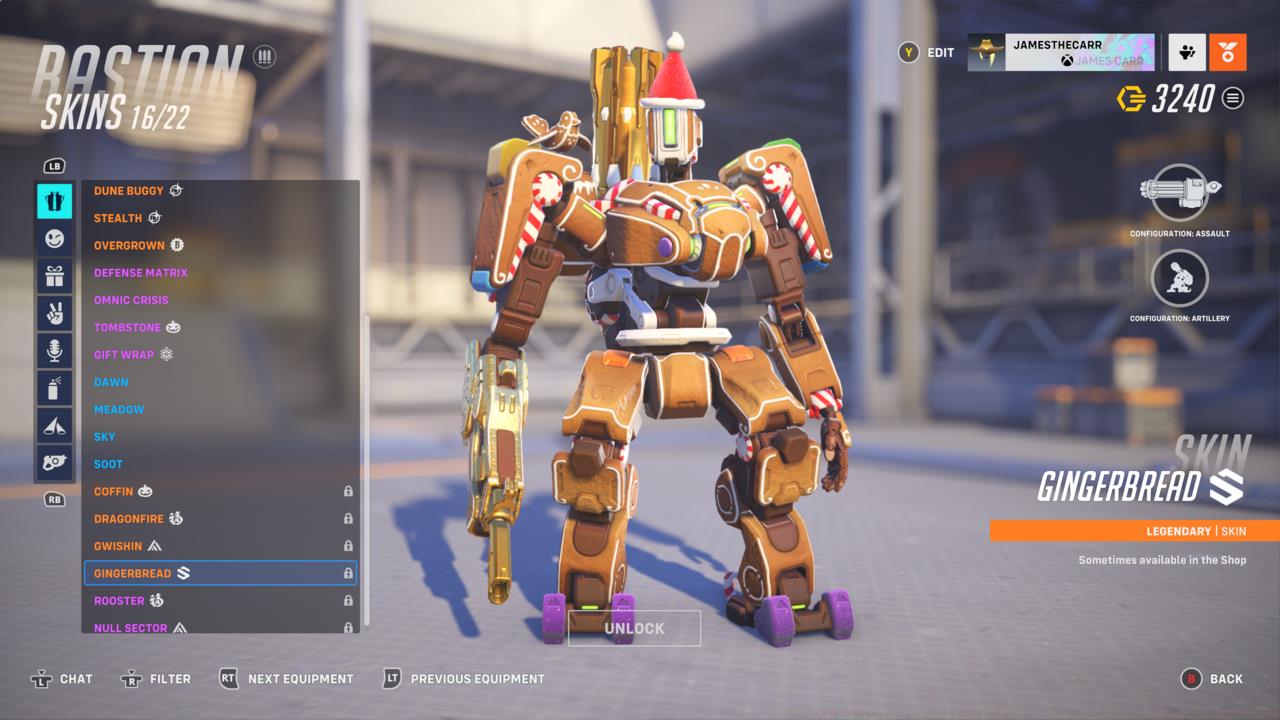Switch to the victory poses tab
1280x720 pixels.
point(54,313)
